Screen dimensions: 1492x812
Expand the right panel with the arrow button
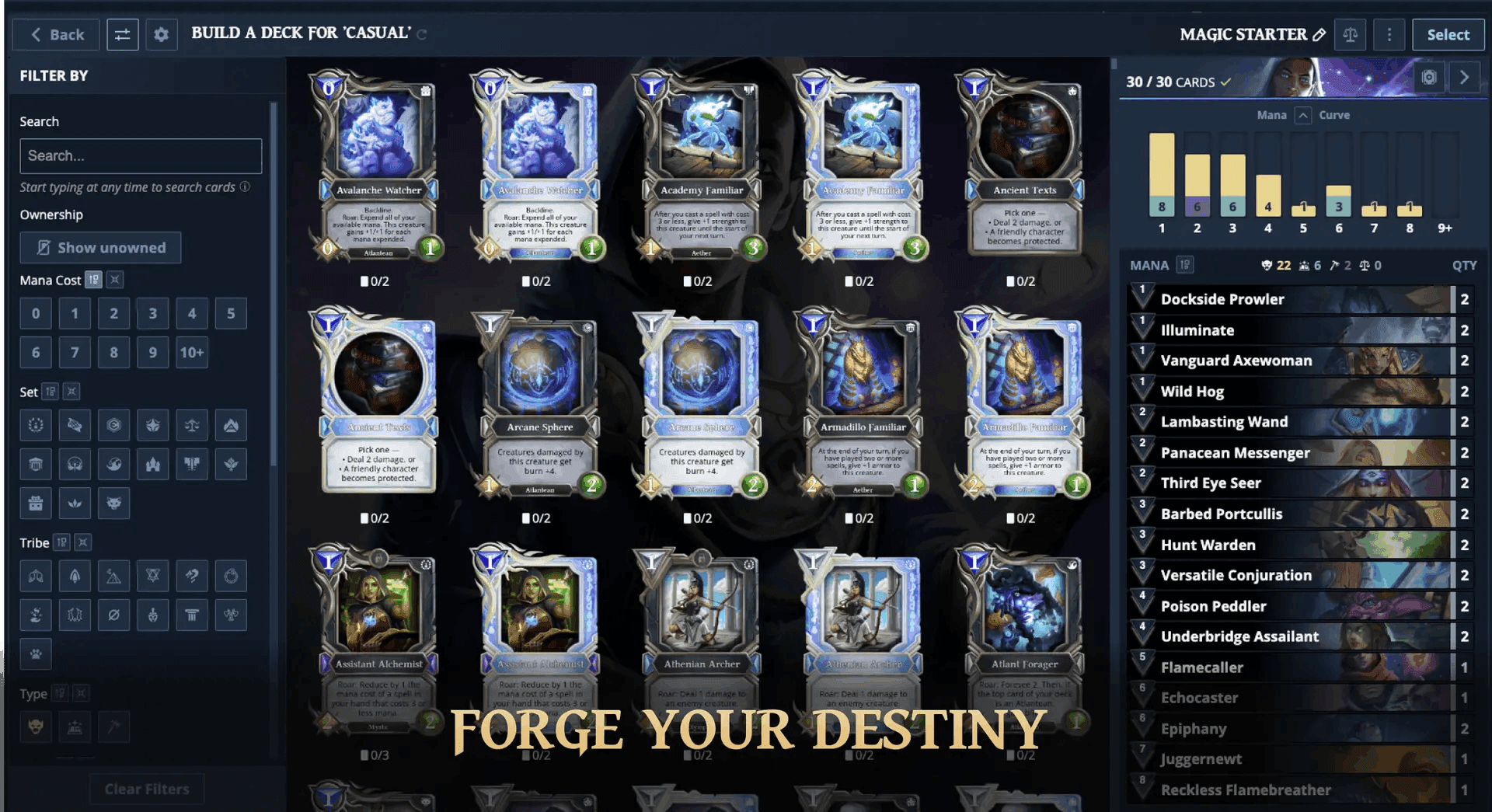[1465, 77]
